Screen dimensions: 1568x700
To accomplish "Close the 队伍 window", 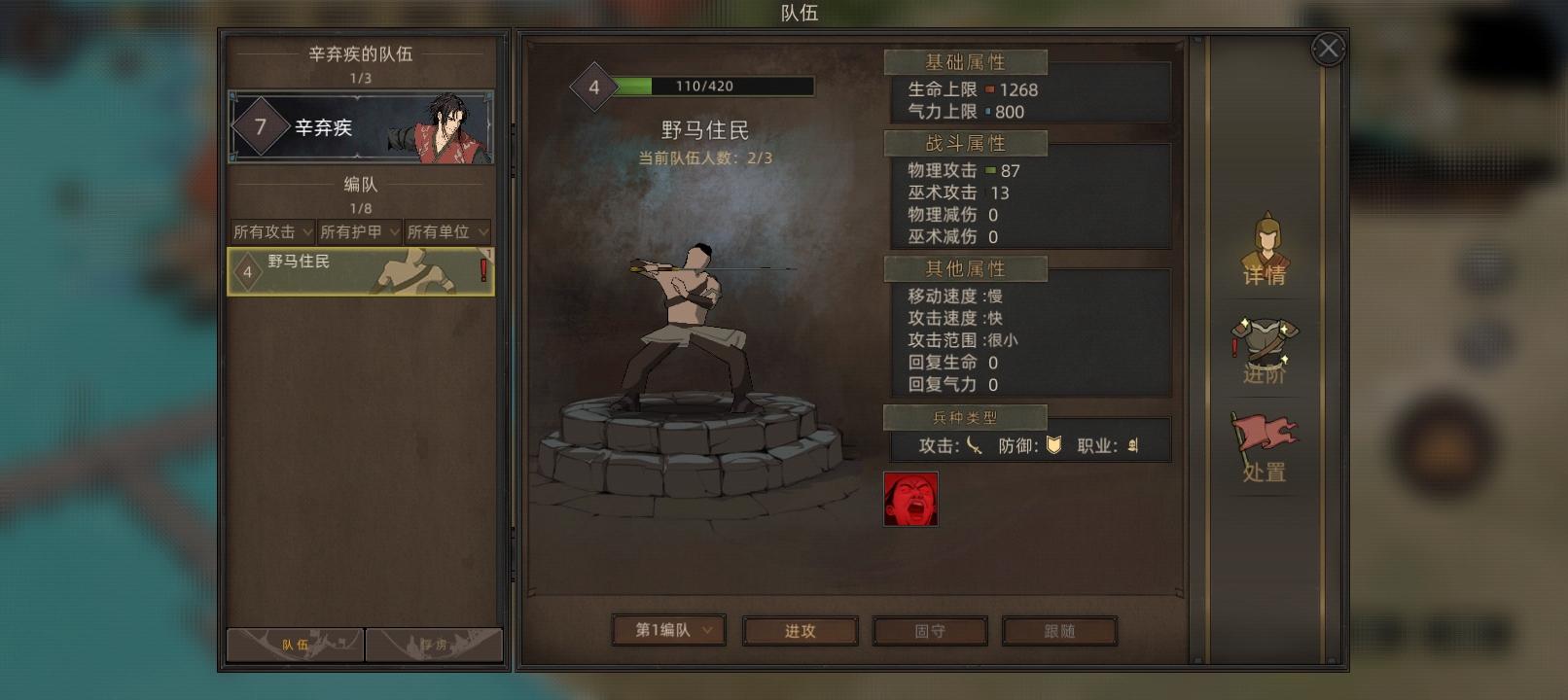I will click(1328, 49).
